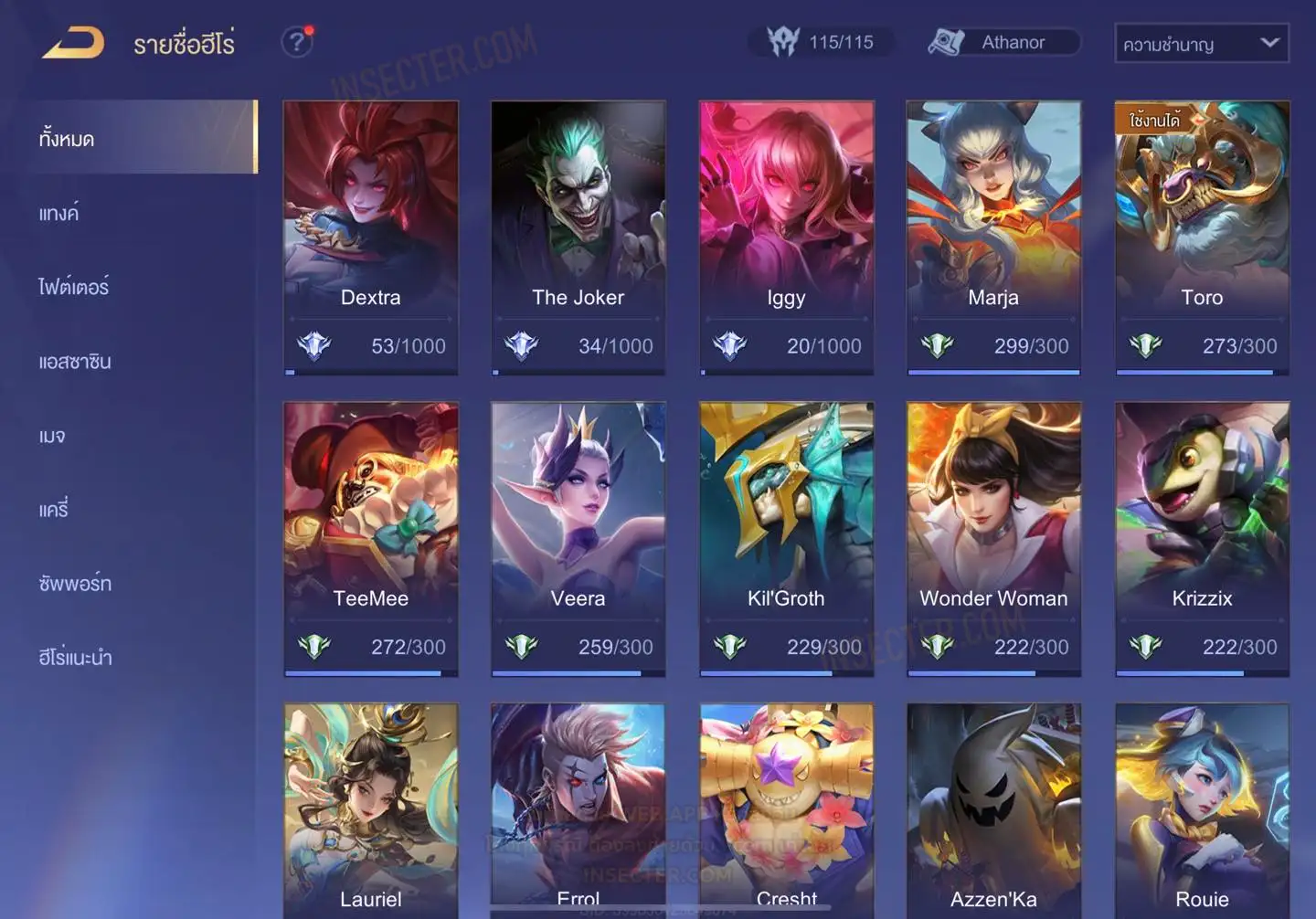Choose the Iggy hero card
Image resolution: width=1316 pixels, height=919 pixels.
[786, 238]
